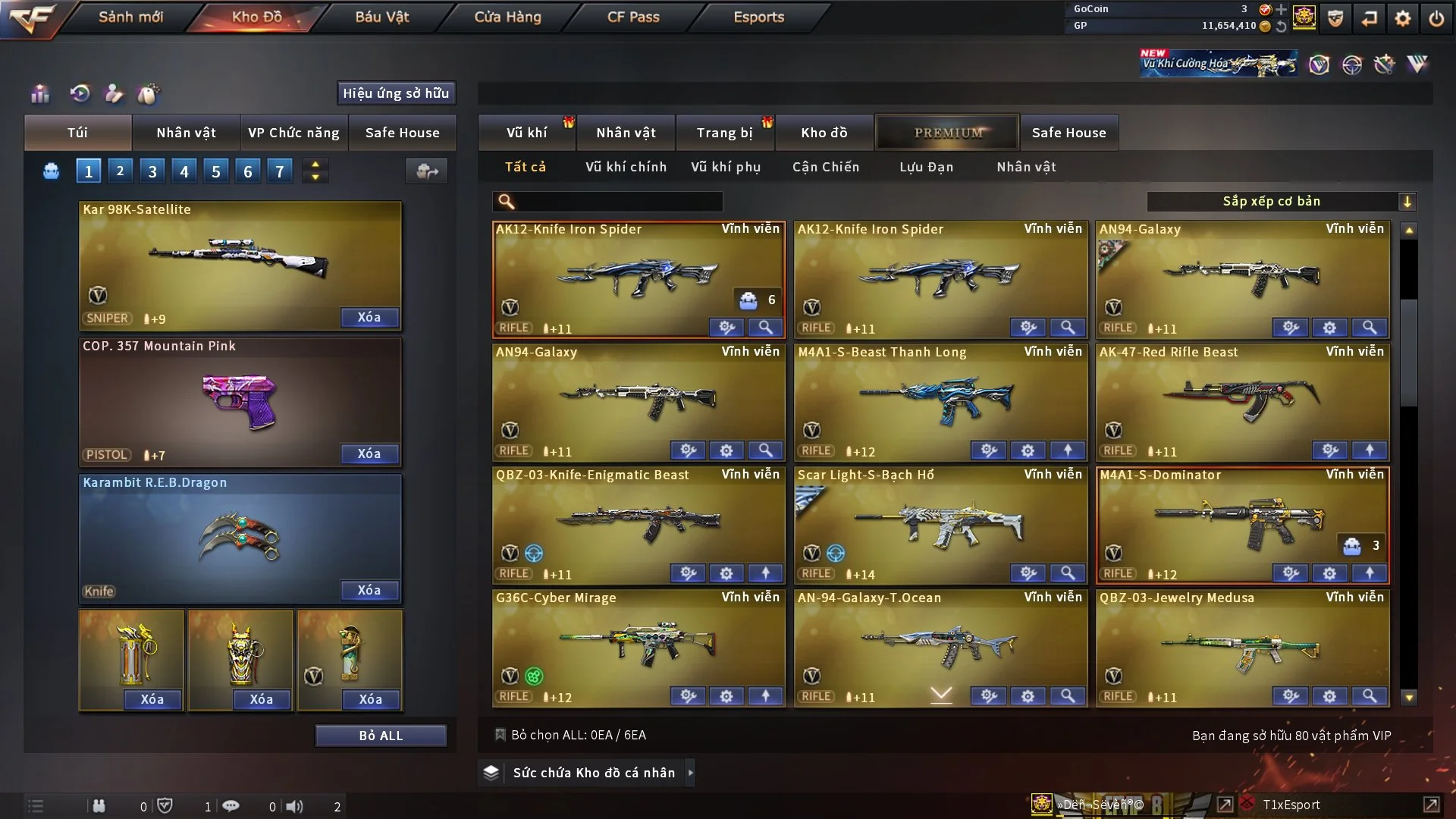The height and width of the screenshot is (819, 1456).
Task: Select bag number 3
Action: [152, 171]
